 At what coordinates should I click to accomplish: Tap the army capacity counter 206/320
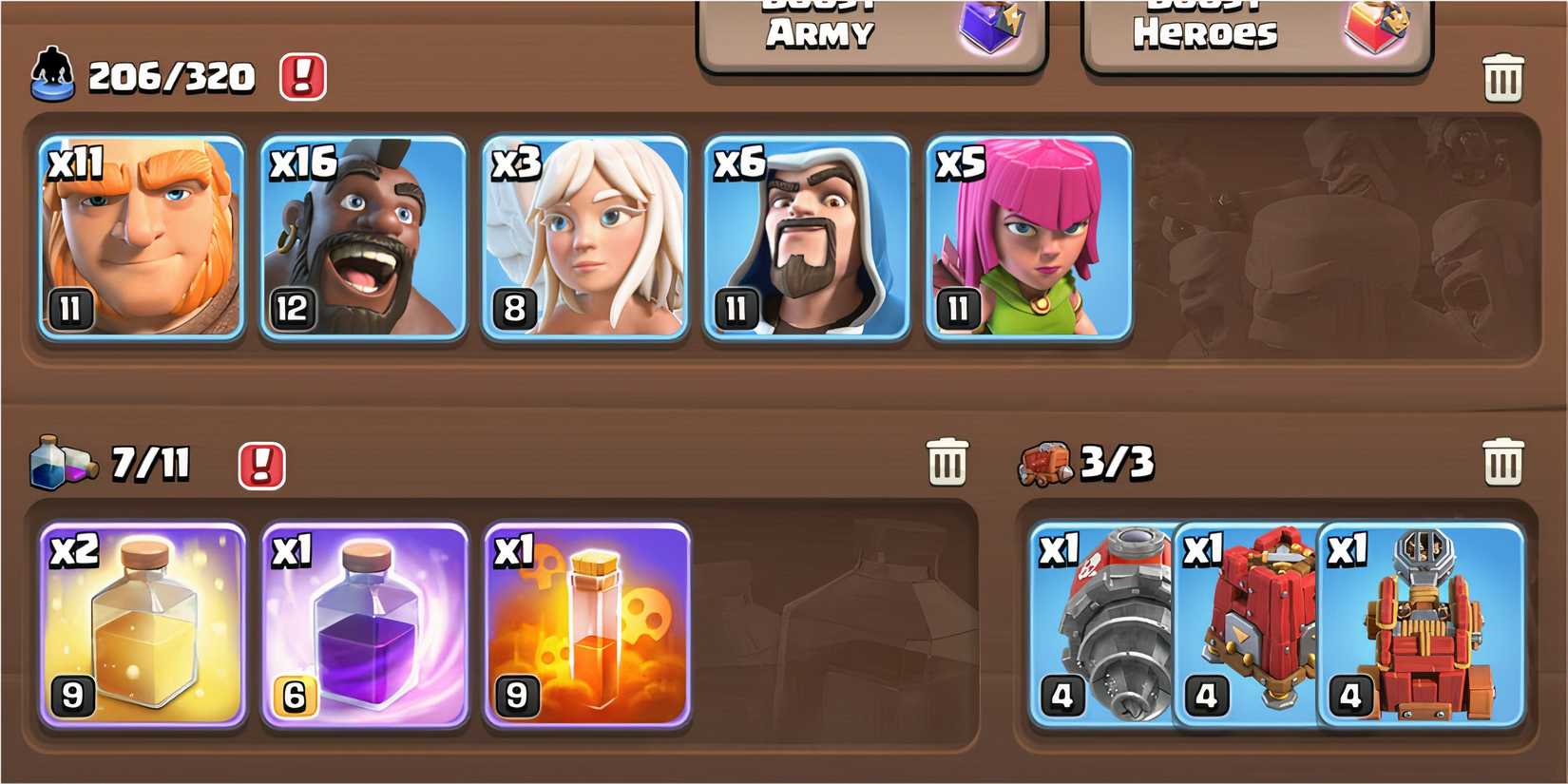(168, 79)
